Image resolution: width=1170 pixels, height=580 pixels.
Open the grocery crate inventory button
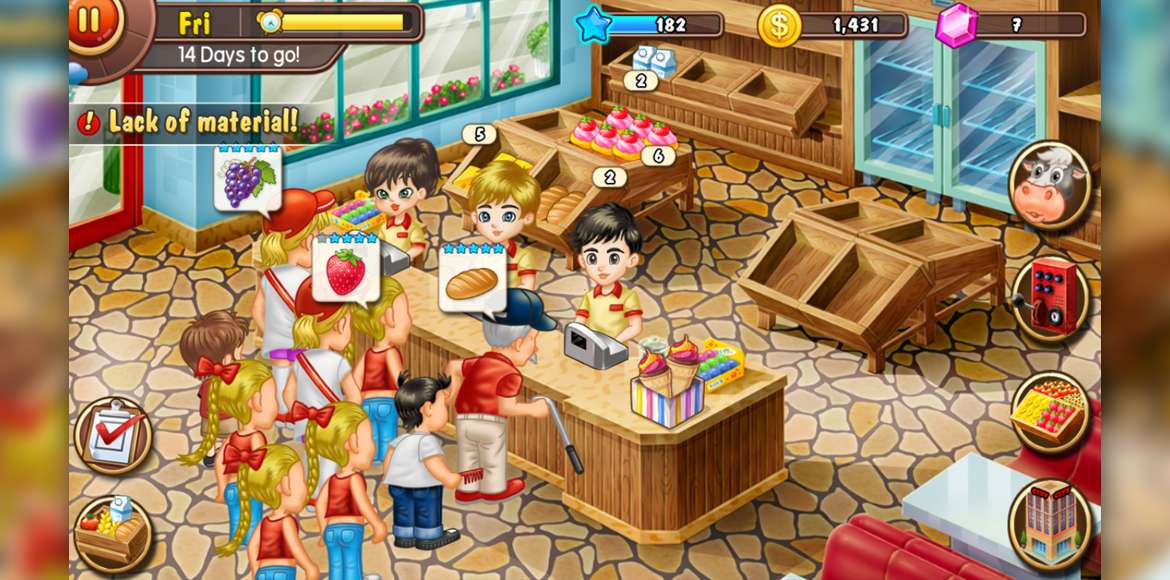coord(112,533)
